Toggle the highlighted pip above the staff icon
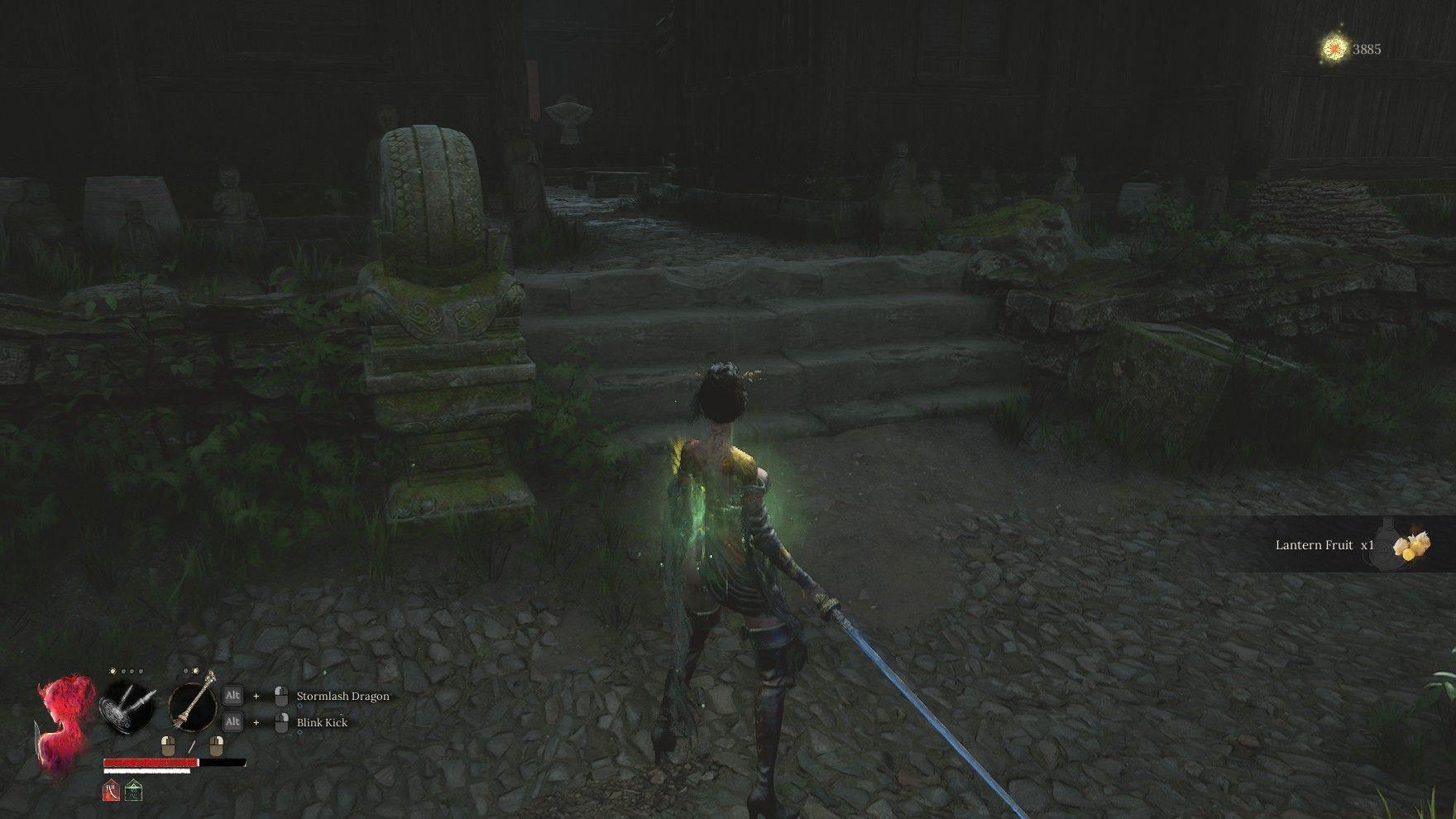Image resolution: width=1456 pixels, height=819 pixels. [x=195, y=671]
